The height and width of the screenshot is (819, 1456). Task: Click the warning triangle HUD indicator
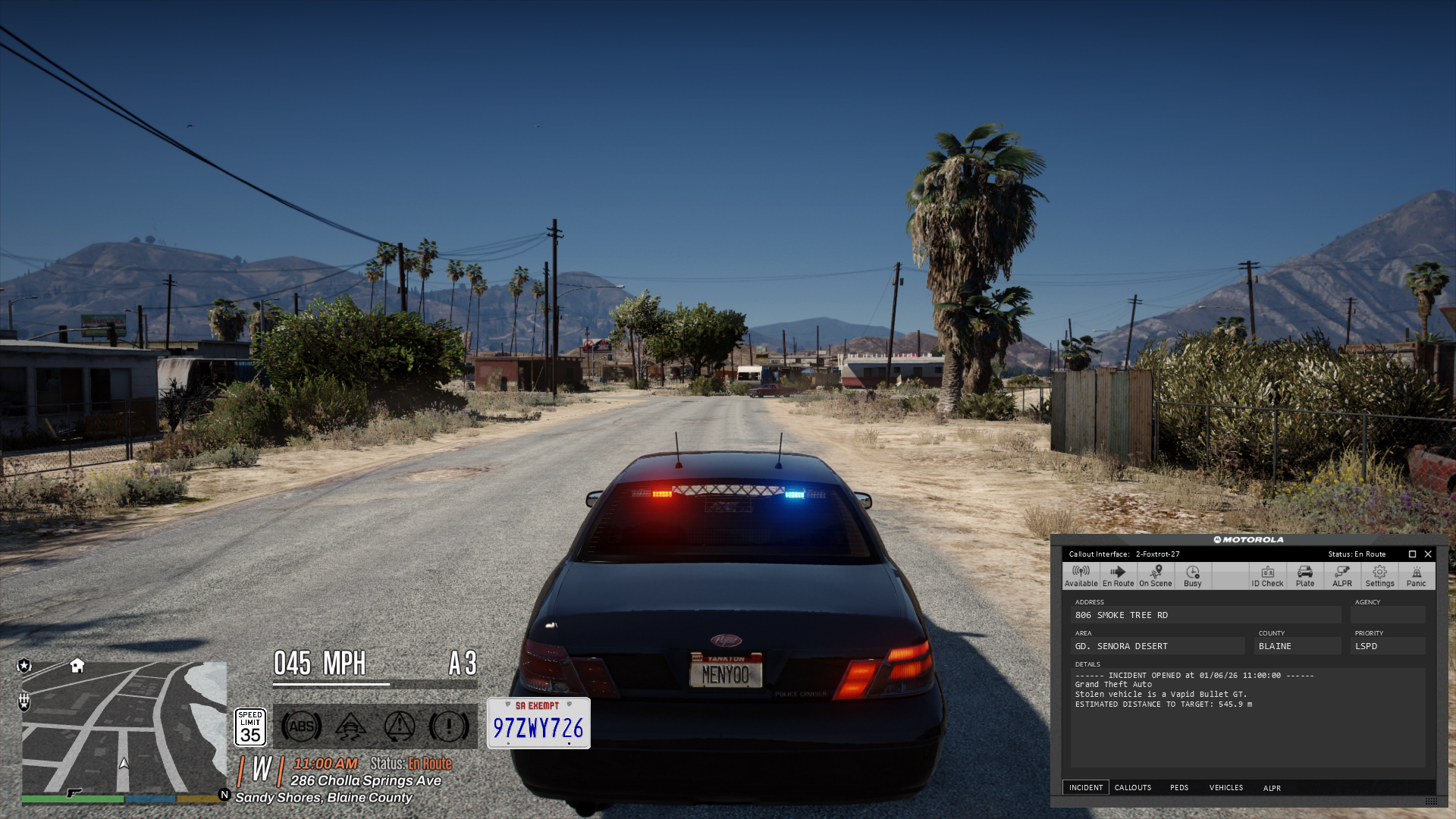[x=398, y=726]
